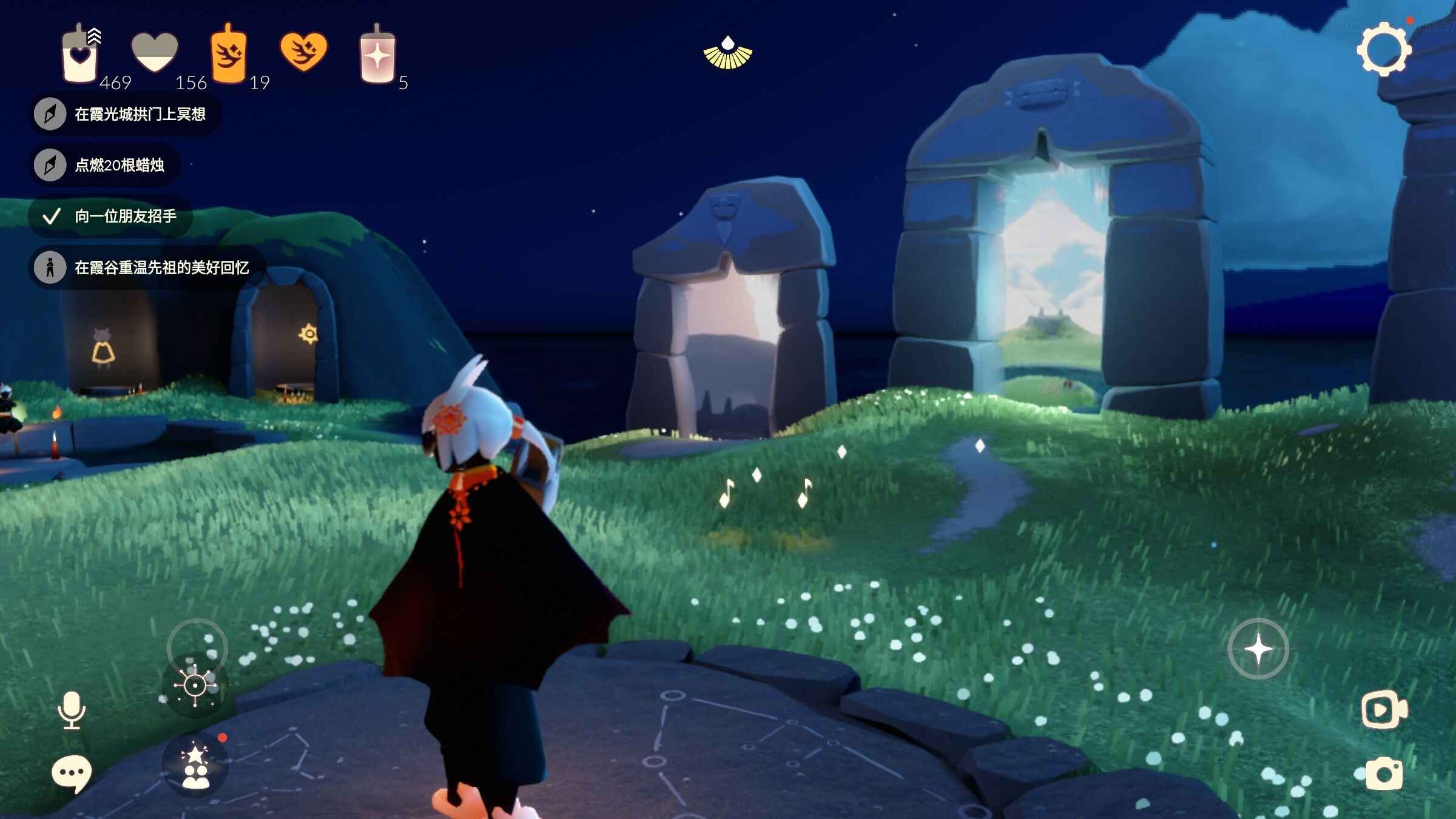Tap the grey heart currency icon
Screen dimensions: 1456x819
pos(155,52)
